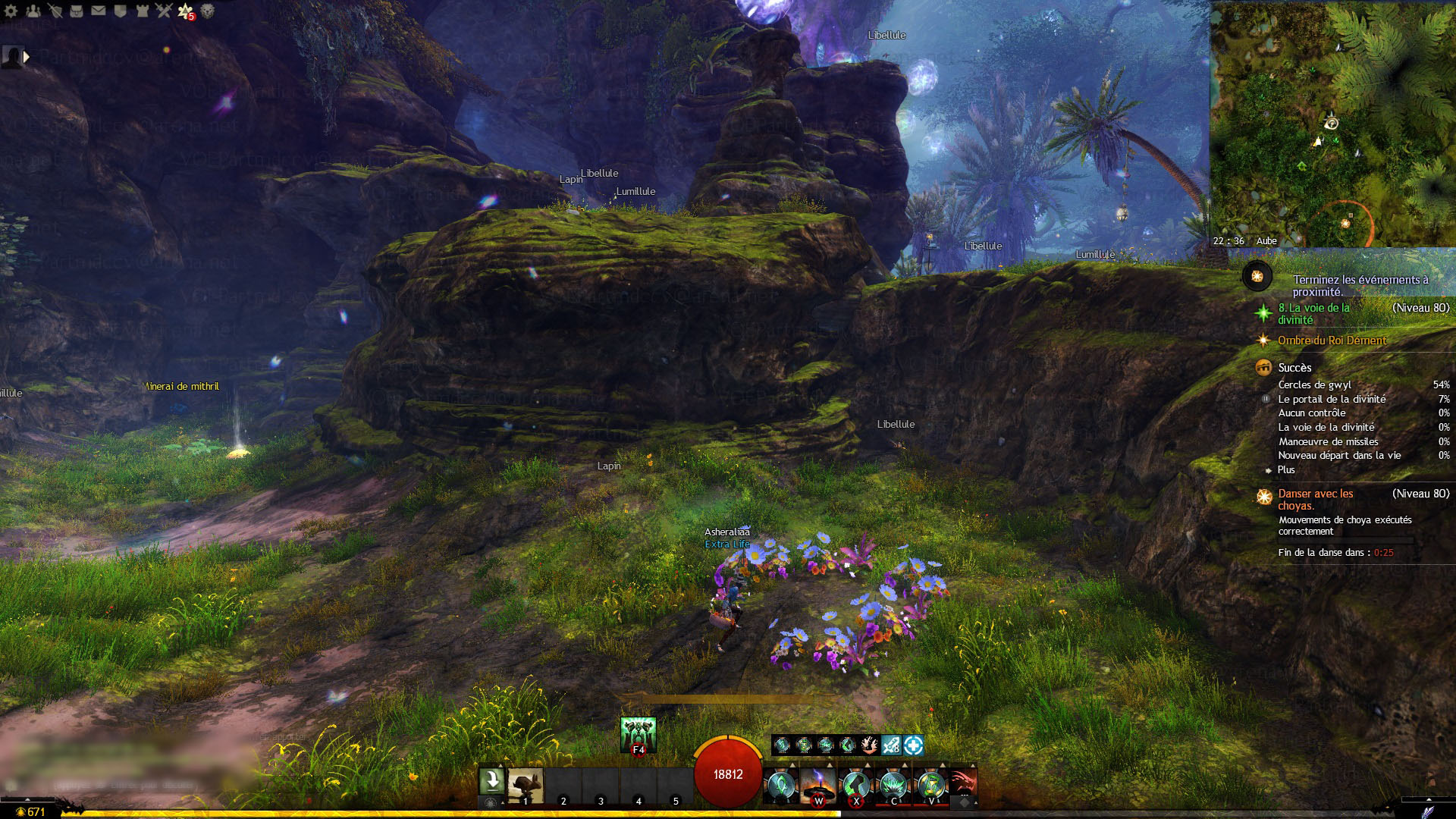Open the inventory bag icon
The height and width of the screenshot is (819, 1456).
[x=77, y=11]
